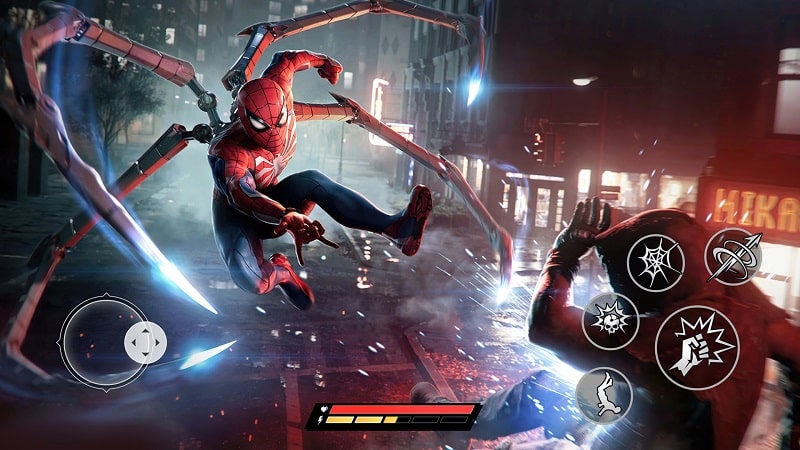The image size is (800, 450).
Task: Tap the virtual joystick thumb knob
Action: click(x=145, y=343)
